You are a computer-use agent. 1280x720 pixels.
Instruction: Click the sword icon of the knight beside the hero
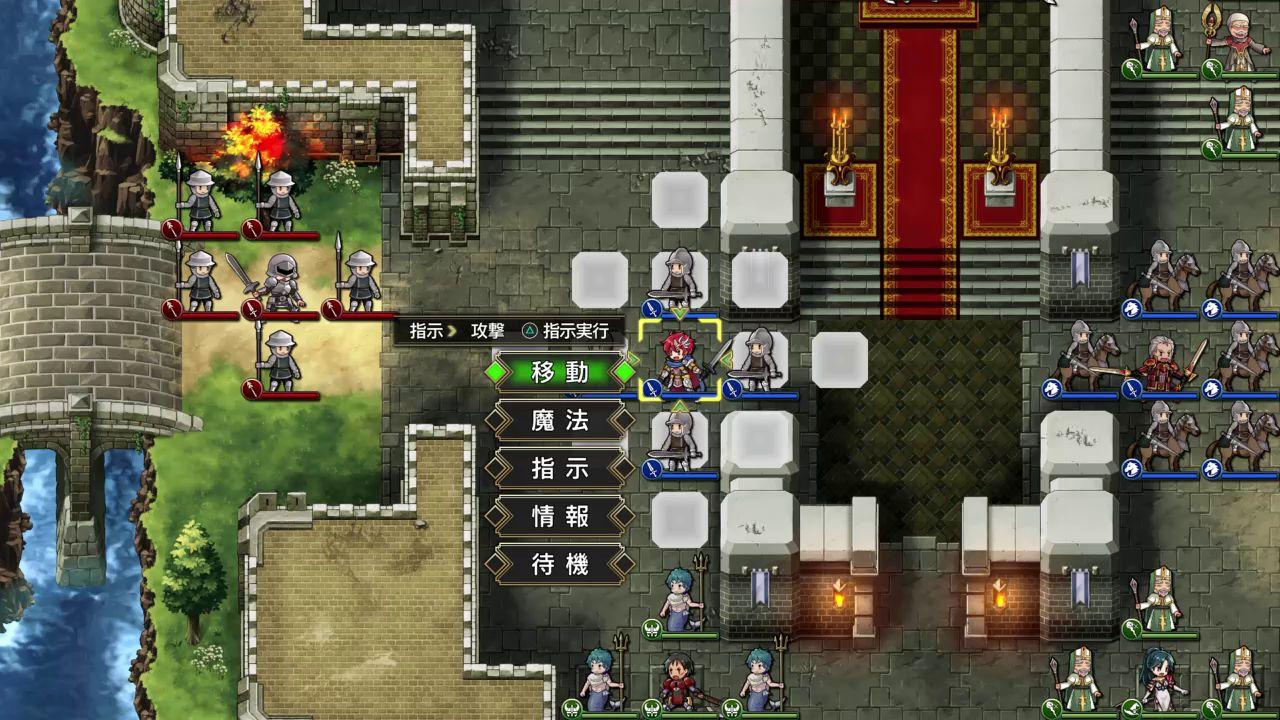731,390
